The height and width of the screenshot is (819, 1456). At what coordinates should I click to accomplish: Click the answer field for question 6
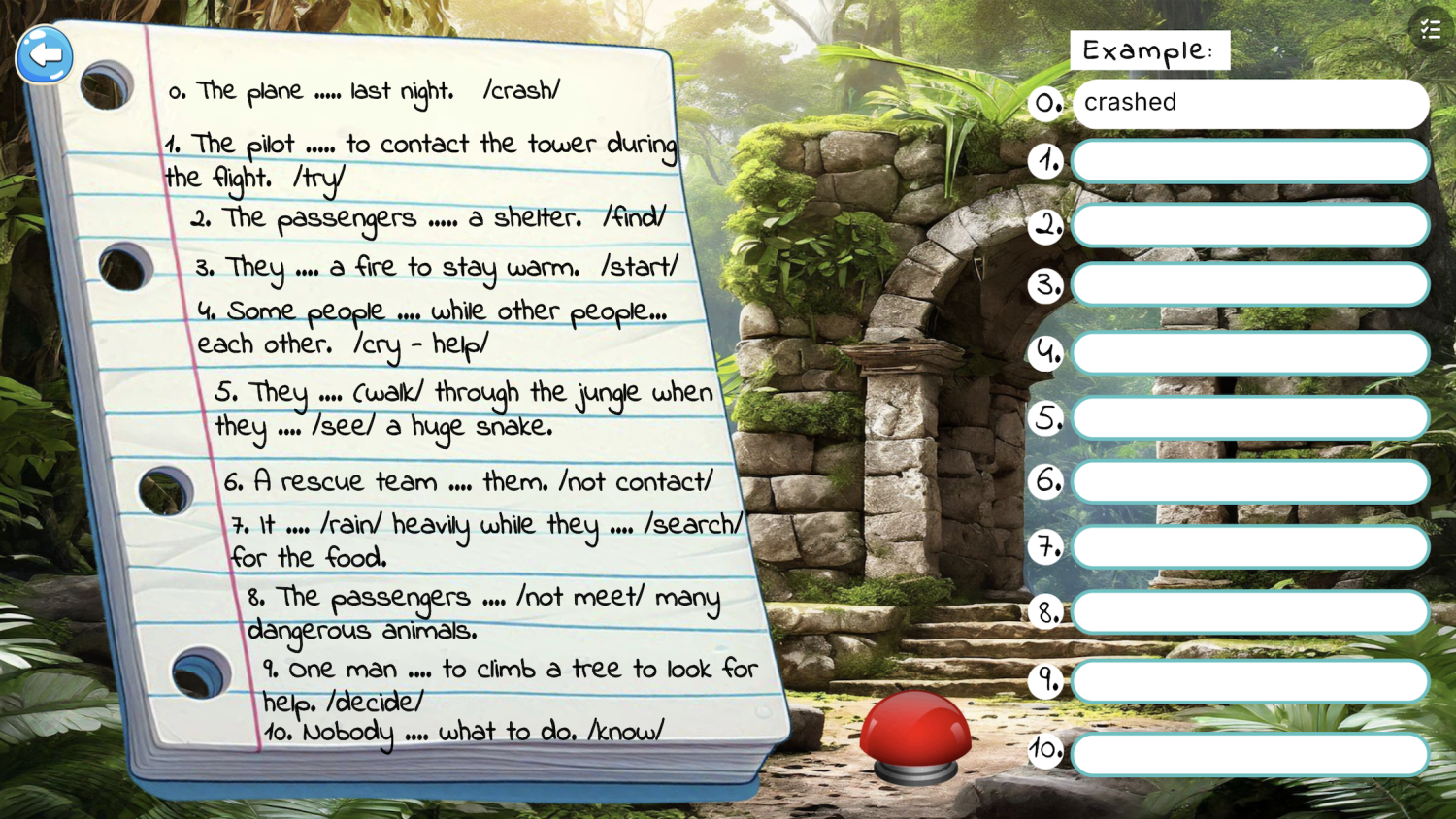coord(1249,481)
